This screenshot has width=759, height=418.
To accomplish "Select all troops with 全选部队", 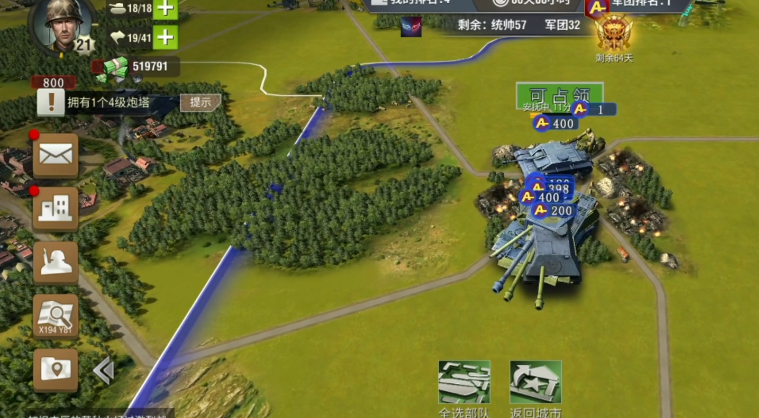I will [x=464, y=383].
